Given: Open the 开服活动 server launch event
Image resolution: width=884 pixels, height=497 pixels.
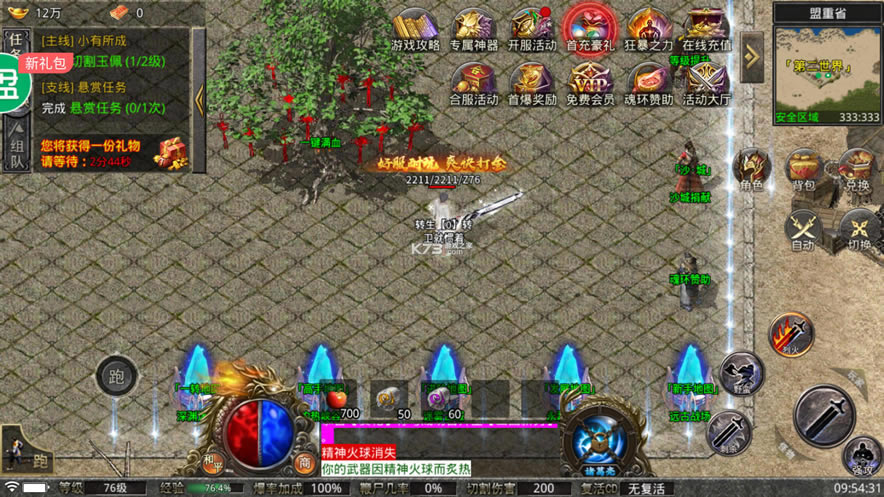Looking at the screenshot, I should click(x=531, y=27).
